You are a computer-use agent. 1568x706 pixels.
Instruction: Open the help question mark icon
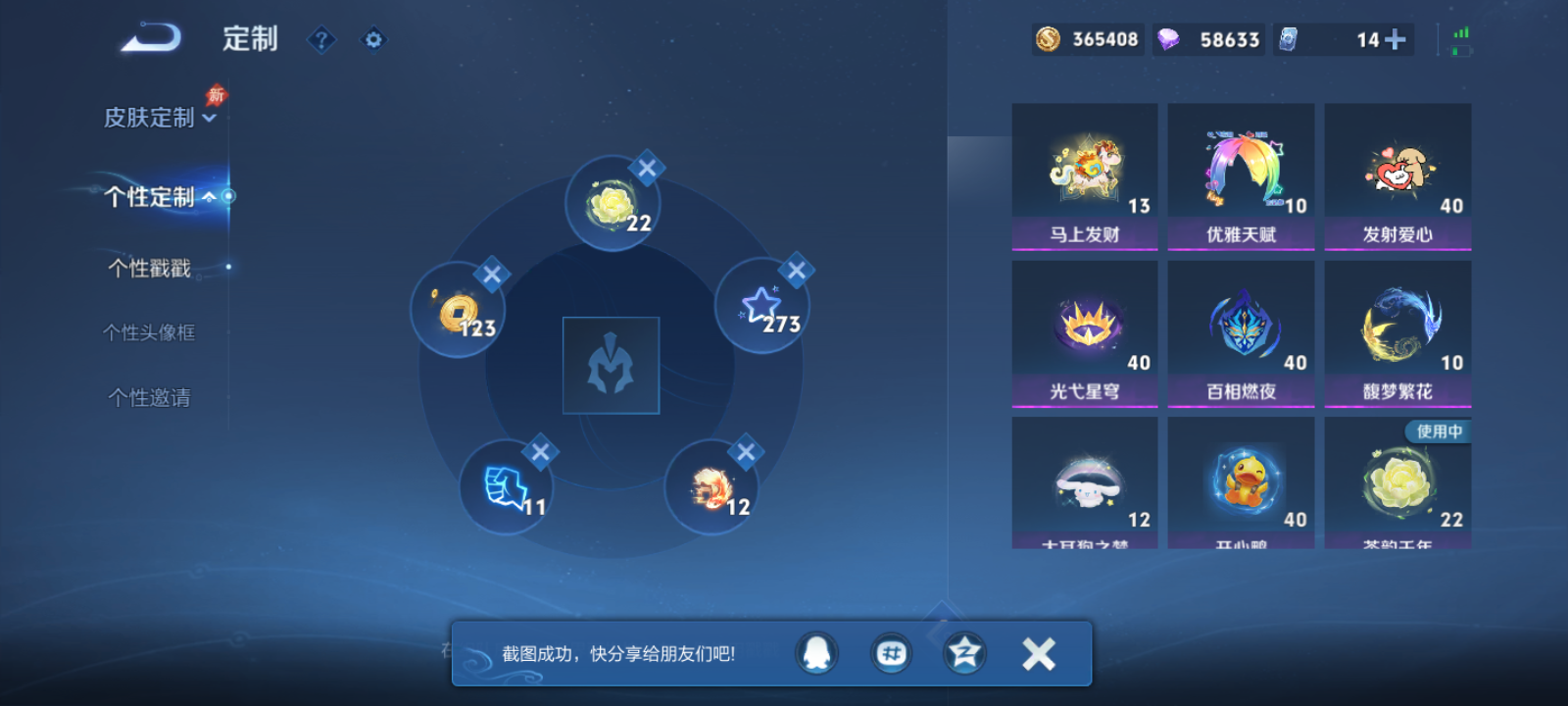321,39
